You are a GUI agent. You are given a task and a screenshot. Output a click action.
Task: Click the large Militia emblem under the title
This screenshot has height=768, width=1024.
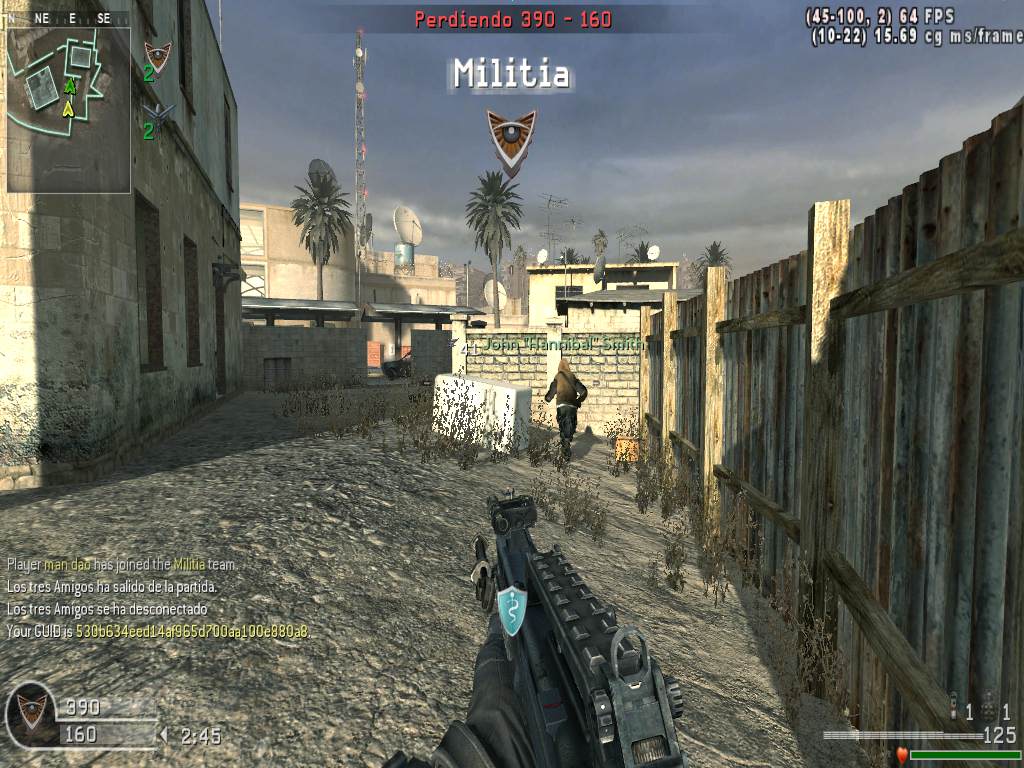click(x=511, y=138)
